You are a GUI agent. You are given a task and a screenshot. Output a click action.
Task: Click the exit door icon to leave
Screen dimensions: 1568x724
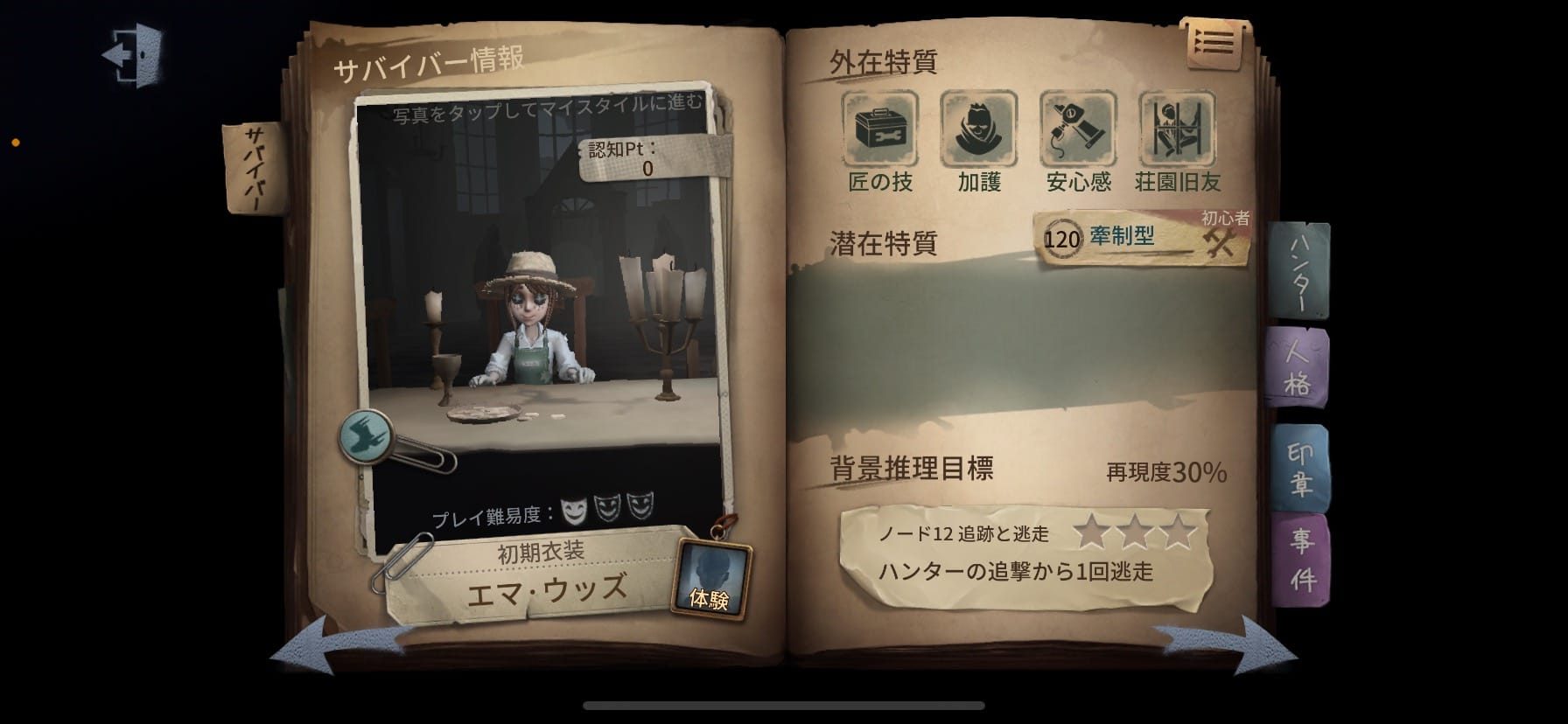(x=133, y=54)
